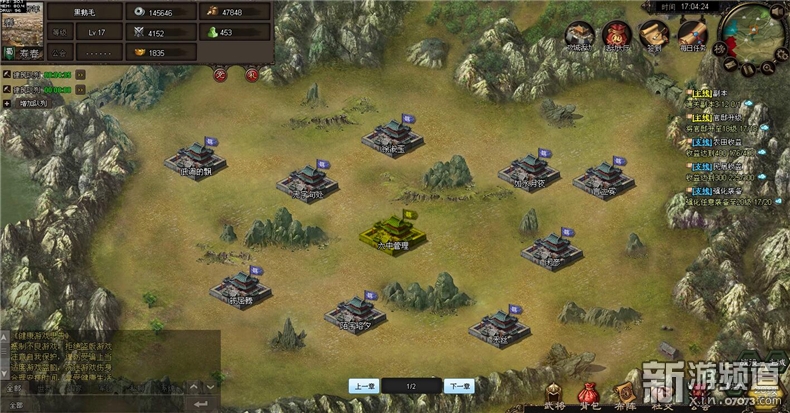This screenshot has width=790, height=413.
Task: Open the daily quests scroll (每日任务)
Action: click(x=689, y=35)
